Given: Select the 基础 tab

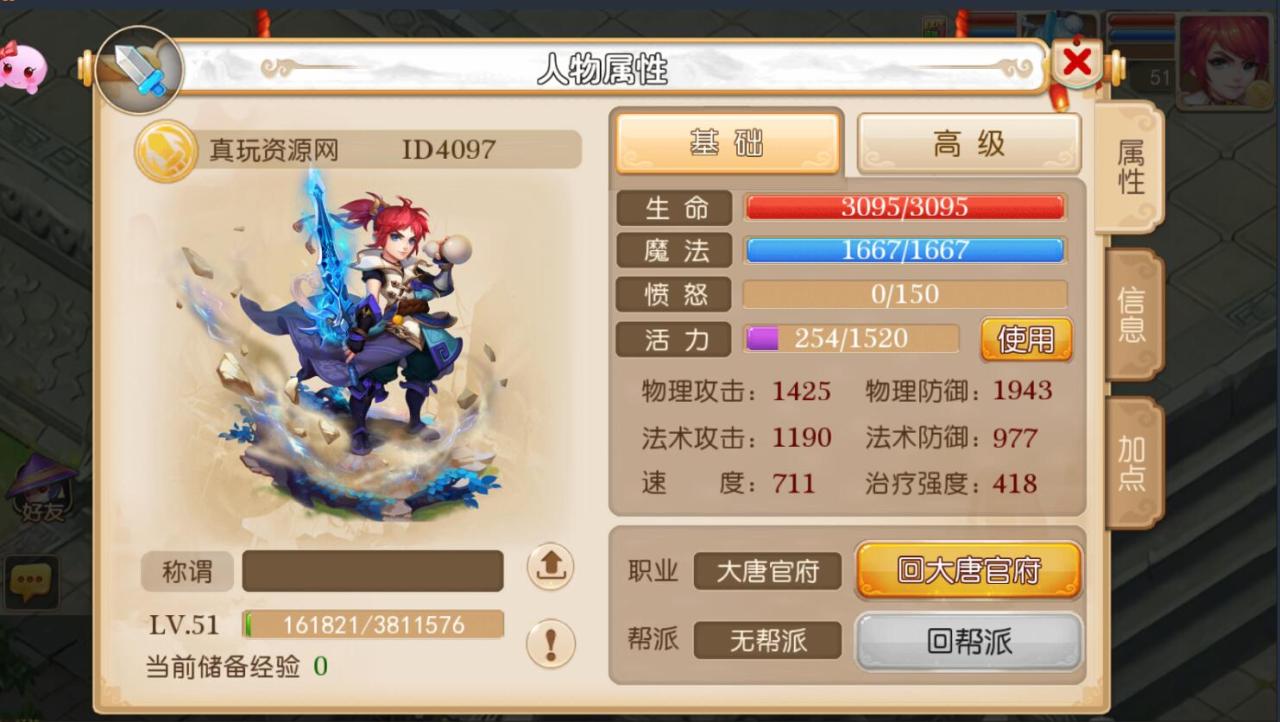Looking at the screenshot, I should pos(727,142).
